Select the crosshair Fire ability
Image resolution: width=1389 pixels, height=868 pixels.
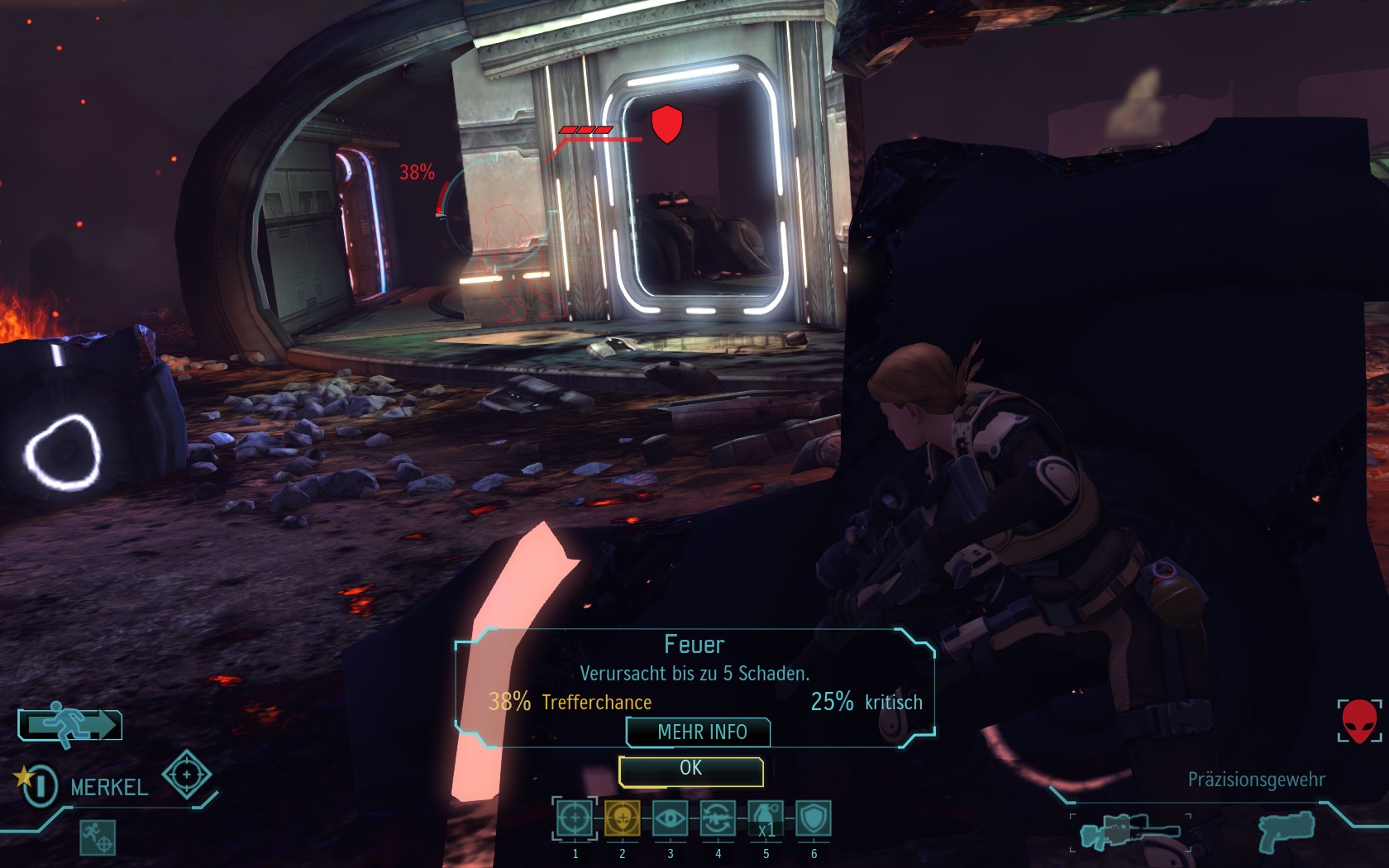coord(575,819)
